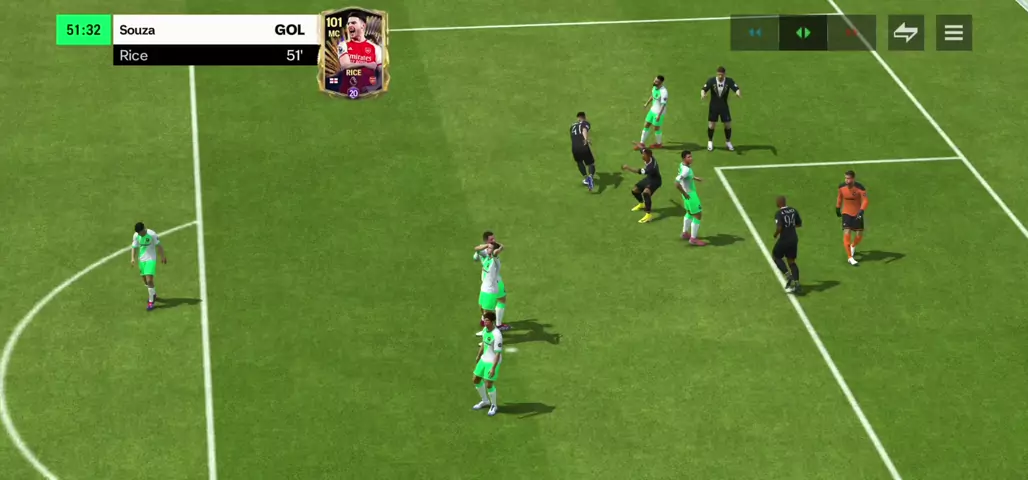Select the blue defensive tactic arrows
The image size is (1028, 480).
click(755, 33)
